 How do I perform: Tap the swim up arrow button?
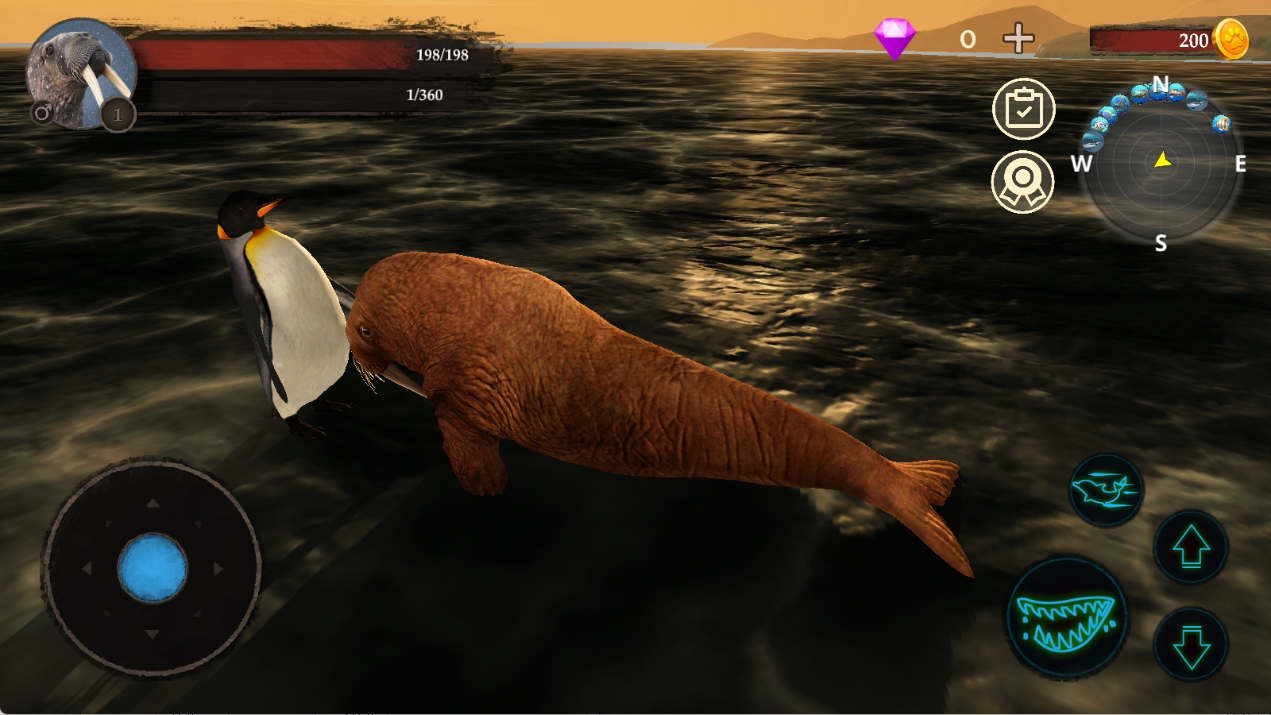(x=1190, y=547)
